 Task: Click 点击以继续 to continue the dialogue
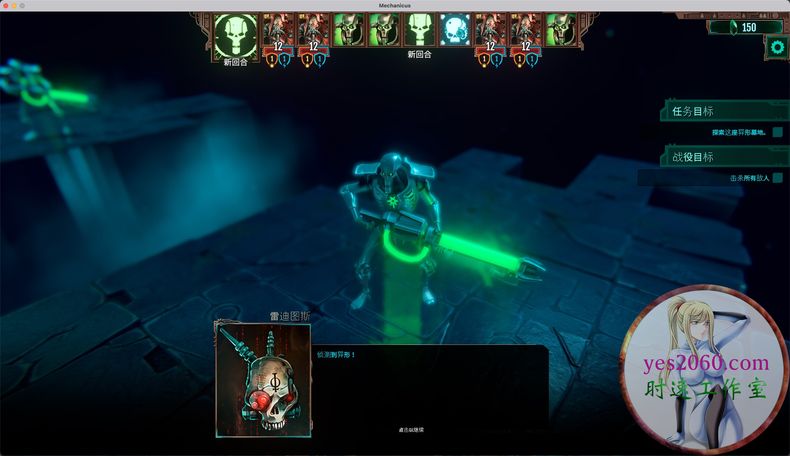tap(411, 429)
